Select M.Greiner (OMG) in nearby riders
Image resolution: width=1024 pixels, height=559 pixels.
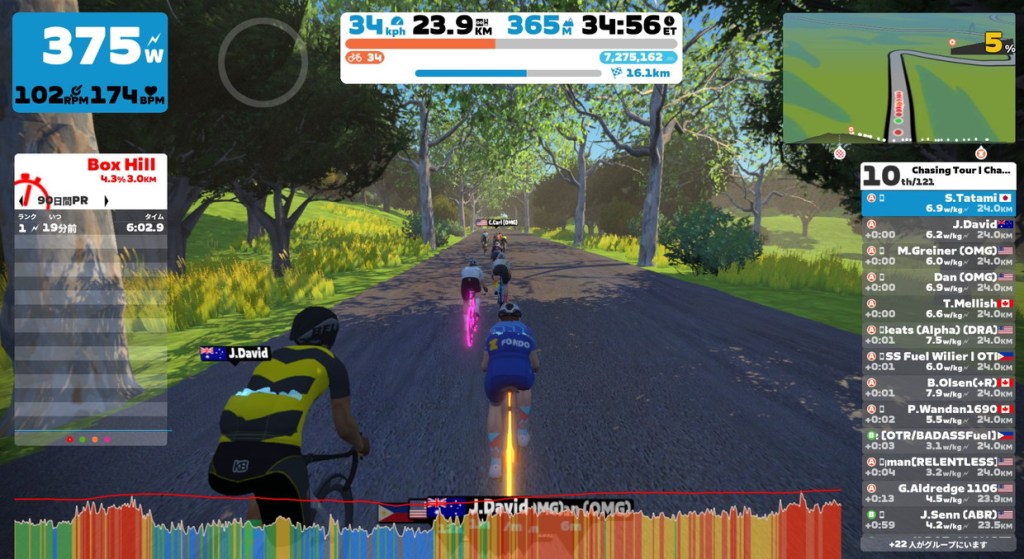(x=938, y=255)
